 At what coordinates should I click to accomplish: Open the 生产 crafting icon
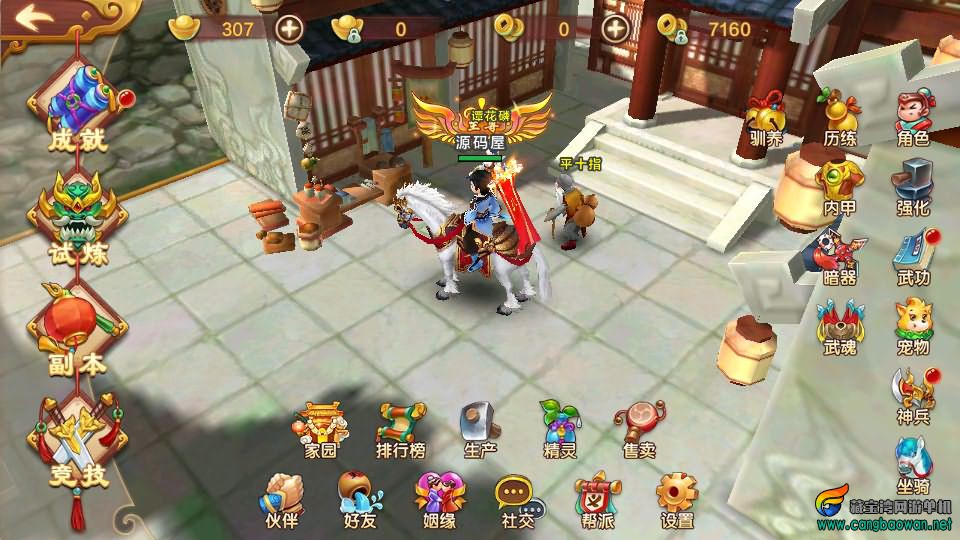coord(480,428)
